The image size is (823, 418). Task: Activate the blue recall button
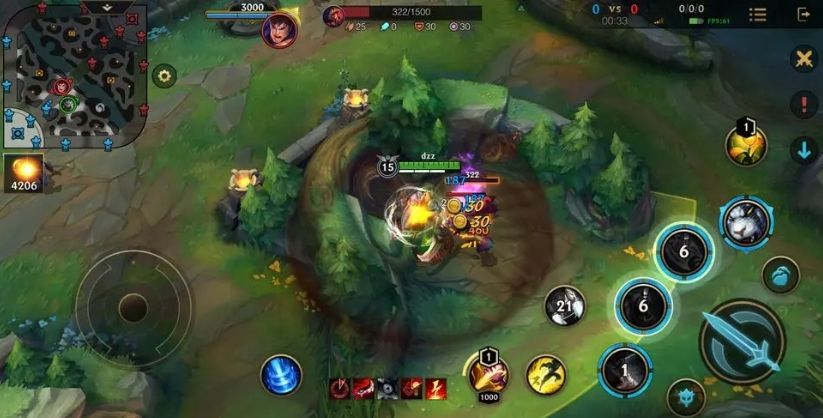point(281,375)
